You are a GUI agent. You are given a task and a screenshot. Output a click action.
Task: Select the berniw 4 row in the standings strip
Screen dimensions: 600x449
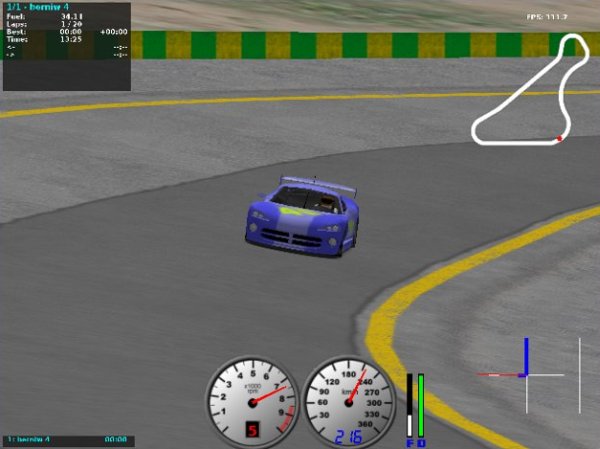pos(67,440)
